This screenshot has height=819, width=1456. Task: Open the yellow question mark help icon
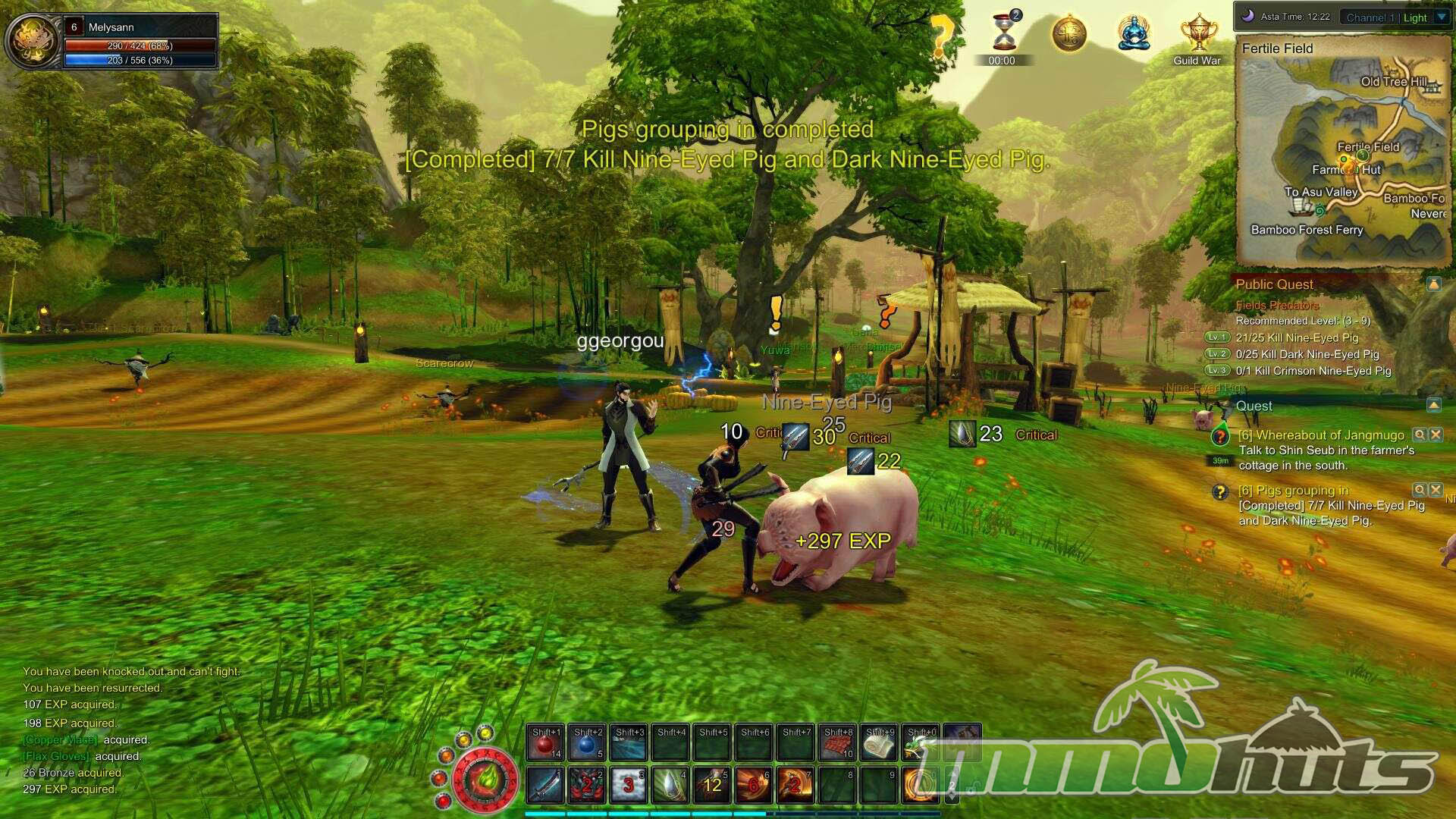click(942, 34)
